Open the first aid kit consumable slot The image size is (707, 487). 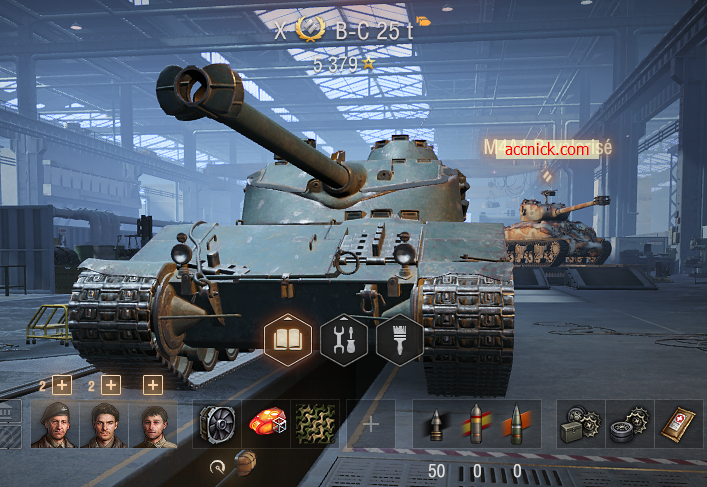coord(679,424)
